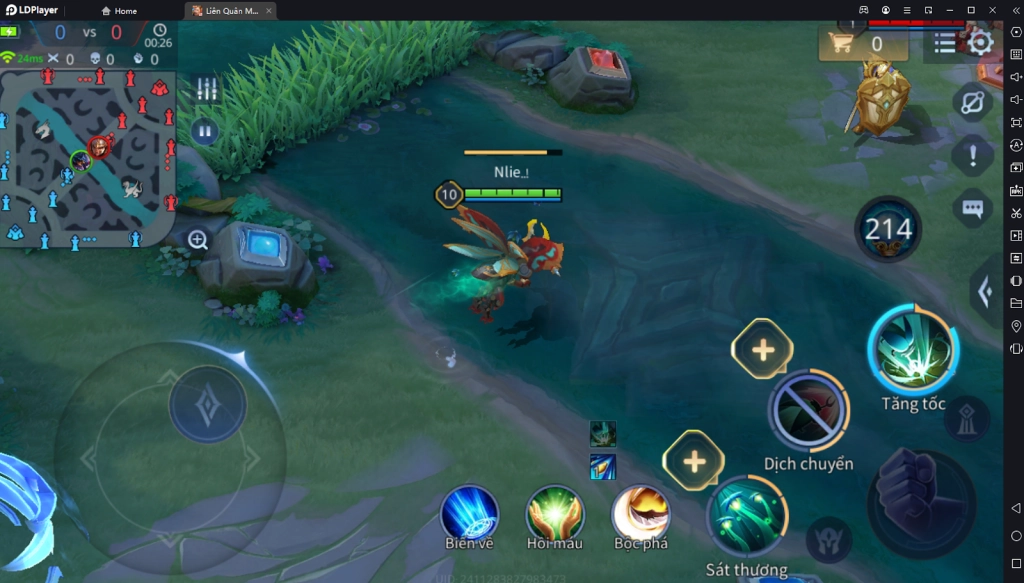Send an alert with the exclamation button
The height and width of the screenshot is (583, 1024).
coord(972,155)
